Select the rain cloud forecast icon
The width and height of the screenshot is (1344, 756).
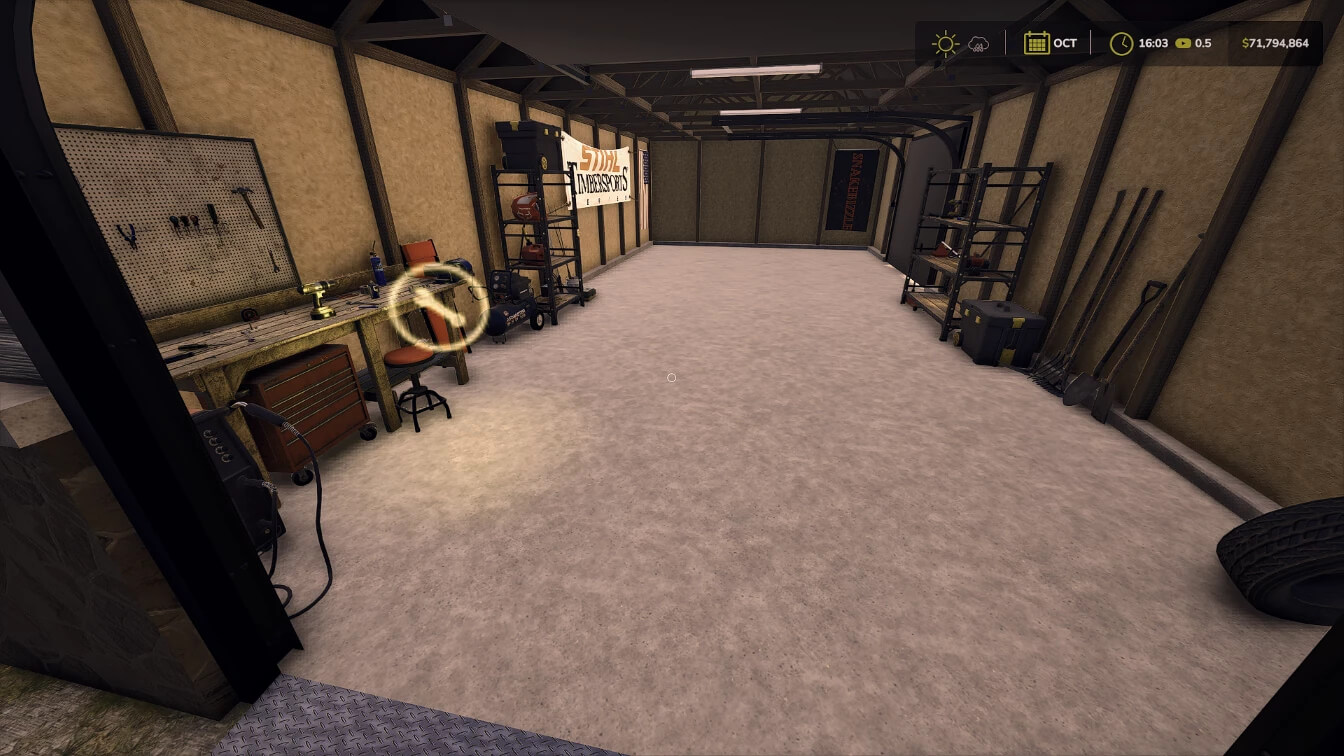tap(978, 44)
